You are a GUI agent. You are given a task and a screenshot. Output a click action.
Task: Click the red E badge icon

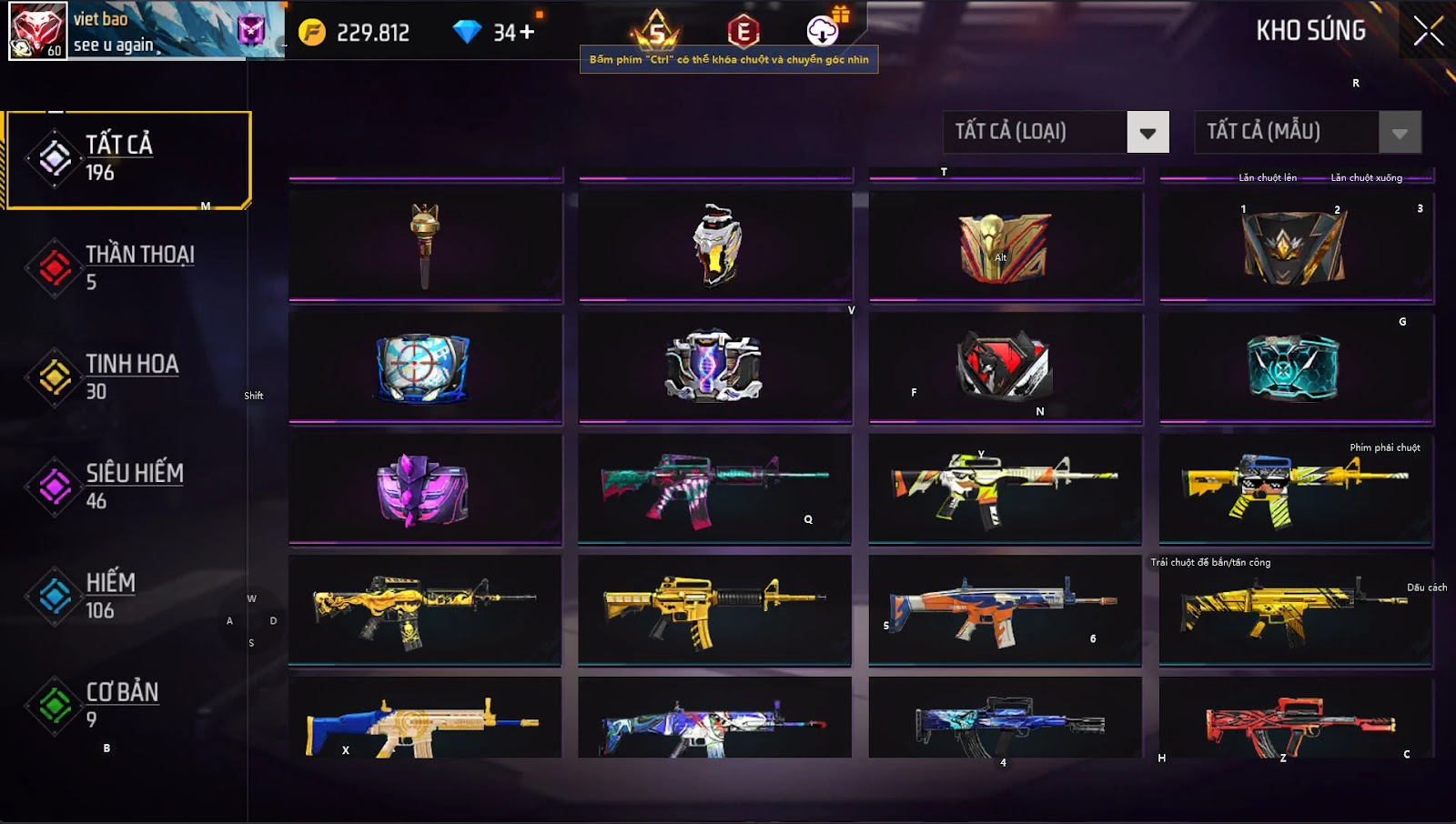[x=743, y=32]
